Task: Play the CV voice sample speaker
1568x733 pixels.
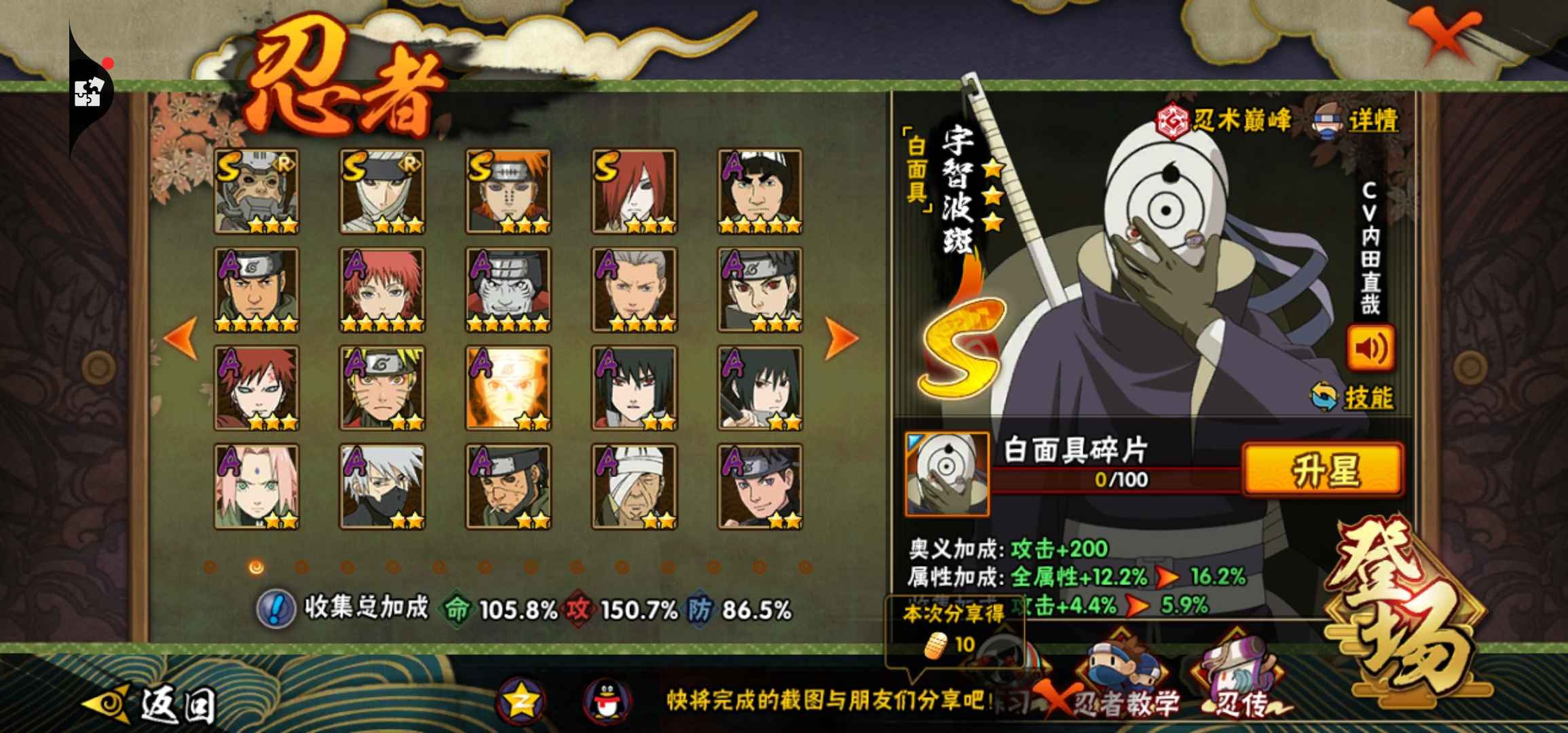Action: pyautogui.click(x=1370, y=348)
